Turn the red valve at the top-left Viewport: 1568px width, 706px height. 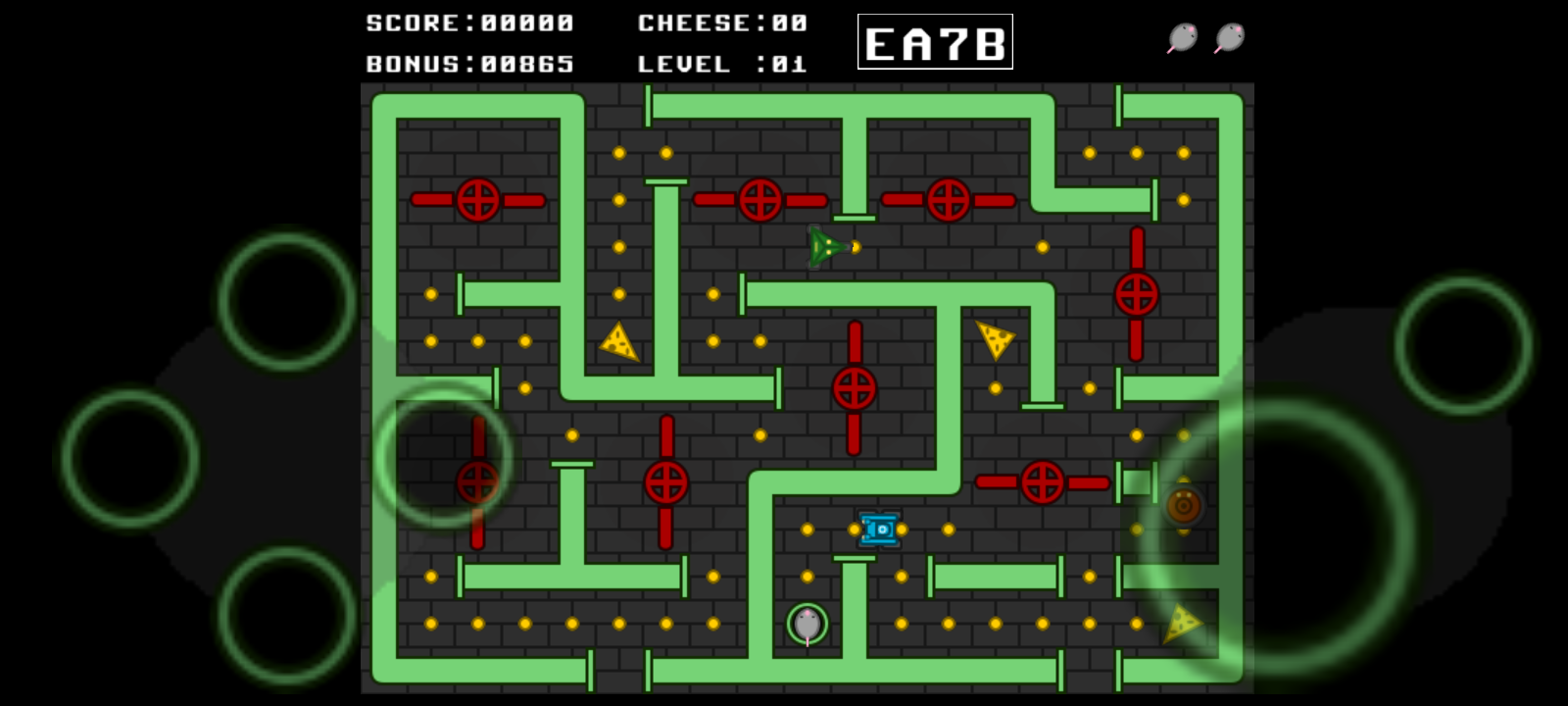(479, 202)
